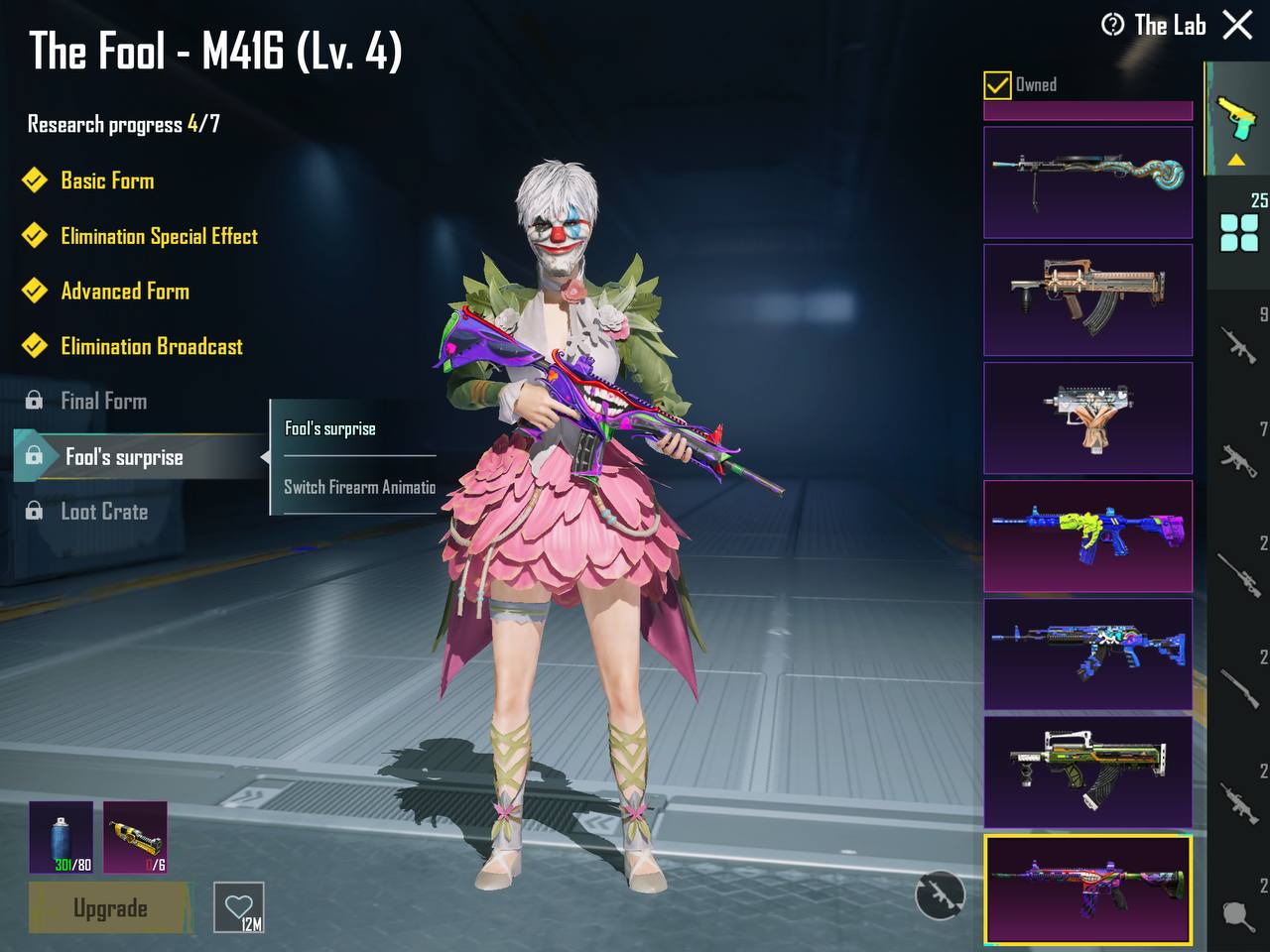Choose the Advanced Form stage
Viewport: 1270px width, 952px height.
[x=125, y=292]
